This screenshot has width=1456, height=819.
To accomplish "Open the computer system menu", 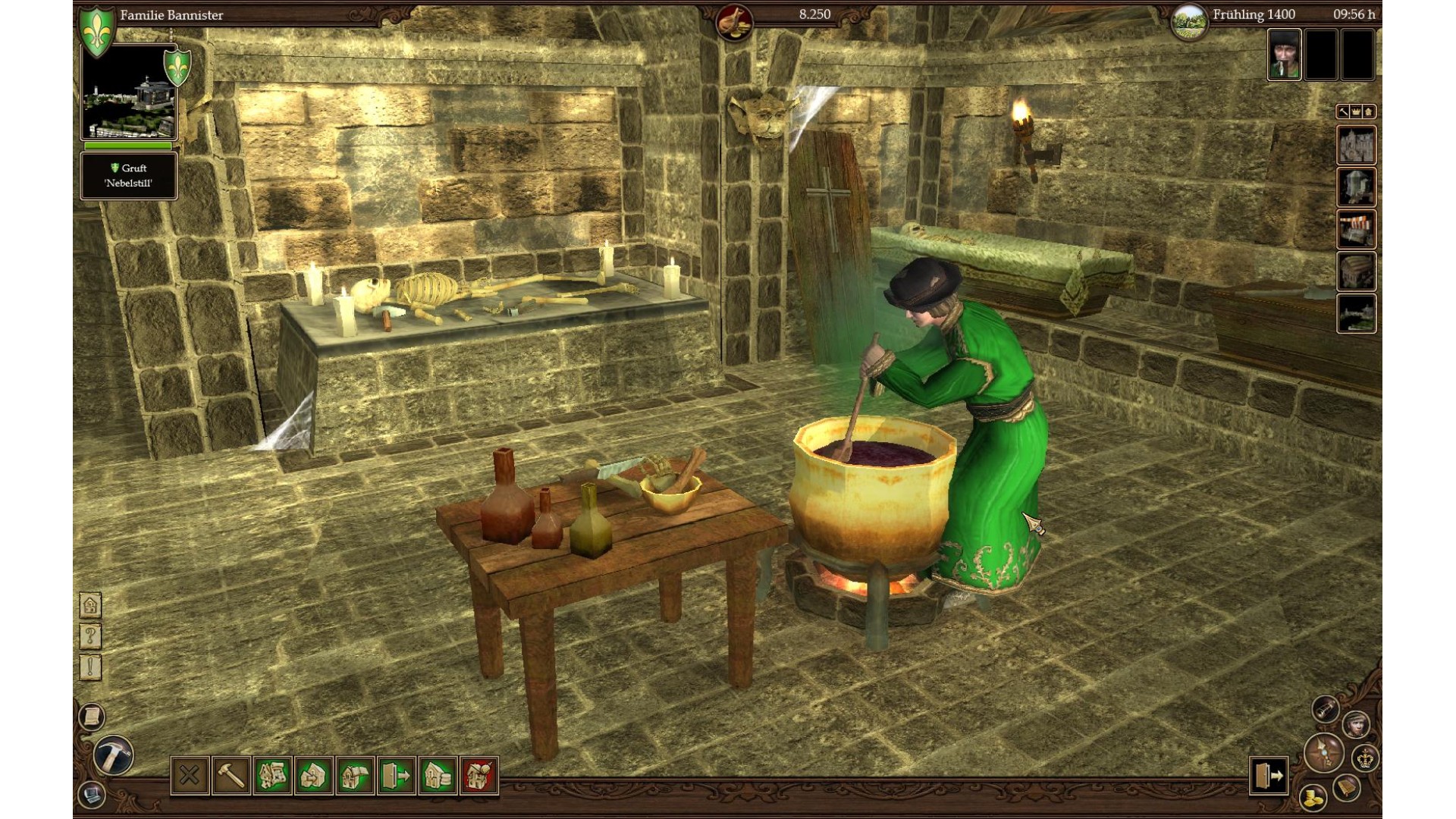I will tap(92, 795).
